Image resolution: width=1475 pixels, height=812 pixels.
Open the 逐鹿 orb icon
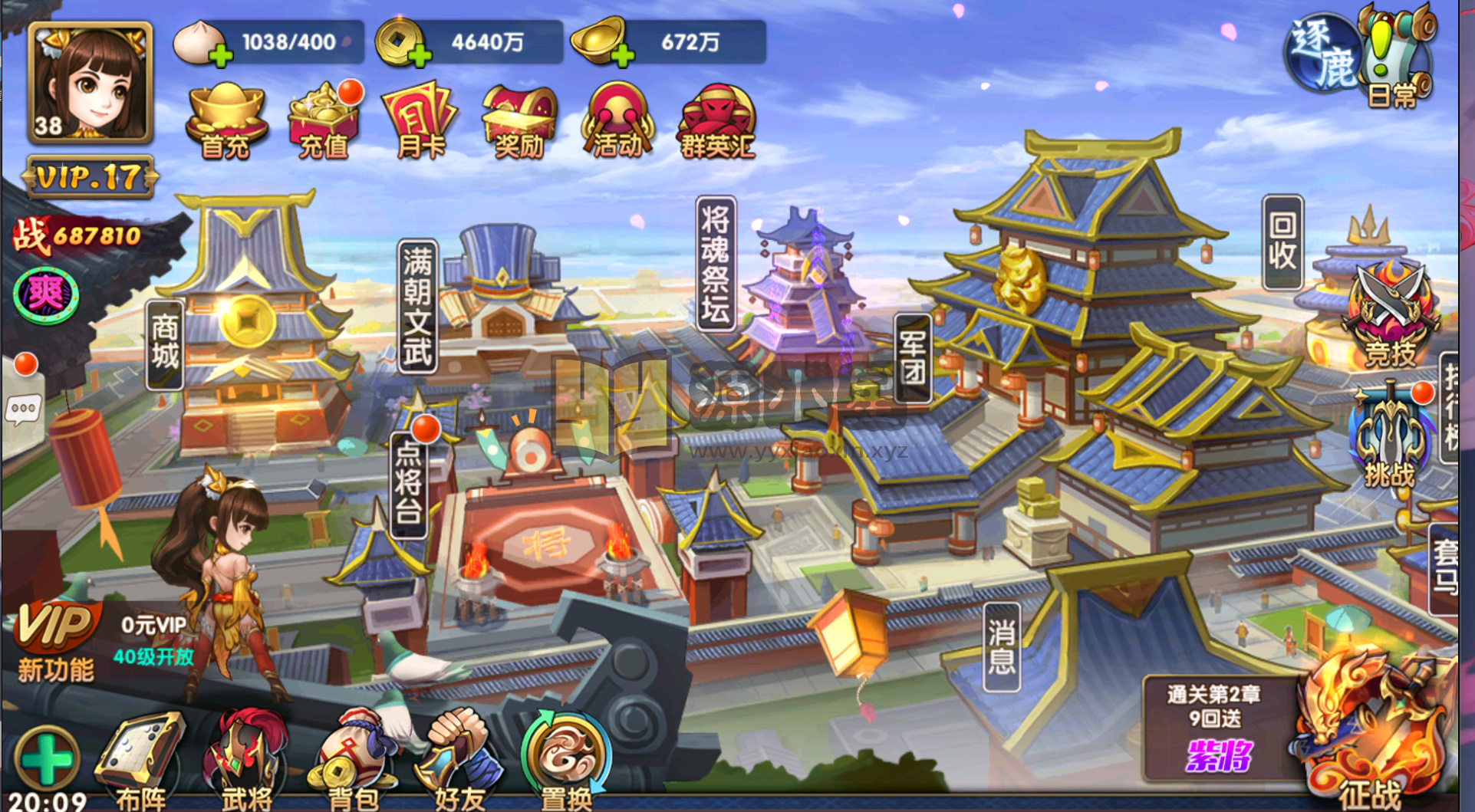tap(1322, 55)
